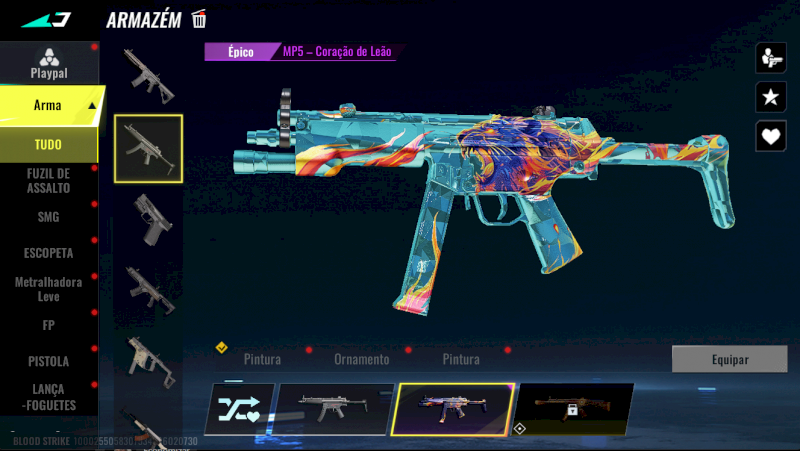The height and width of the screenshot is (451, 800).
Task: Show the Fuzil de Assalto category
Action: click(48, 181)
